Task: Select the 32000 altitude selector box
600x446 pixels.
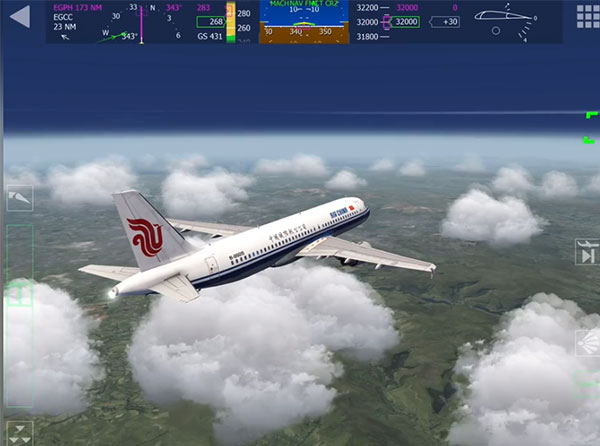Action: 404,21
